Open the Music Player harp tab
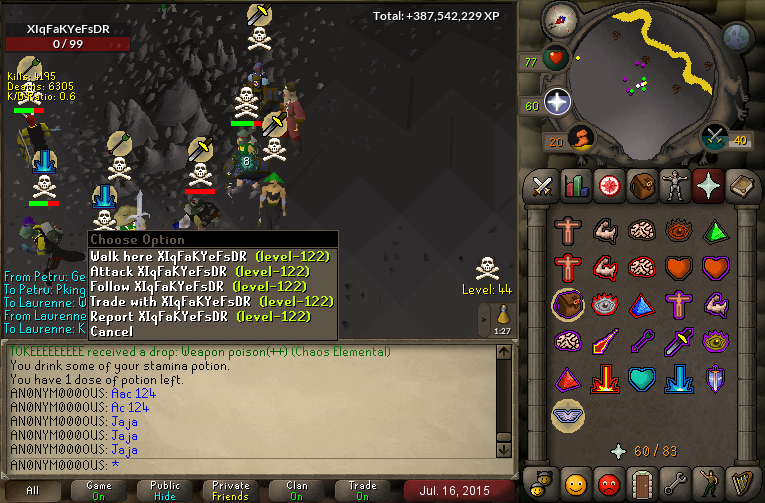Screen dimensions: 765x503 (x=739, y=482)
